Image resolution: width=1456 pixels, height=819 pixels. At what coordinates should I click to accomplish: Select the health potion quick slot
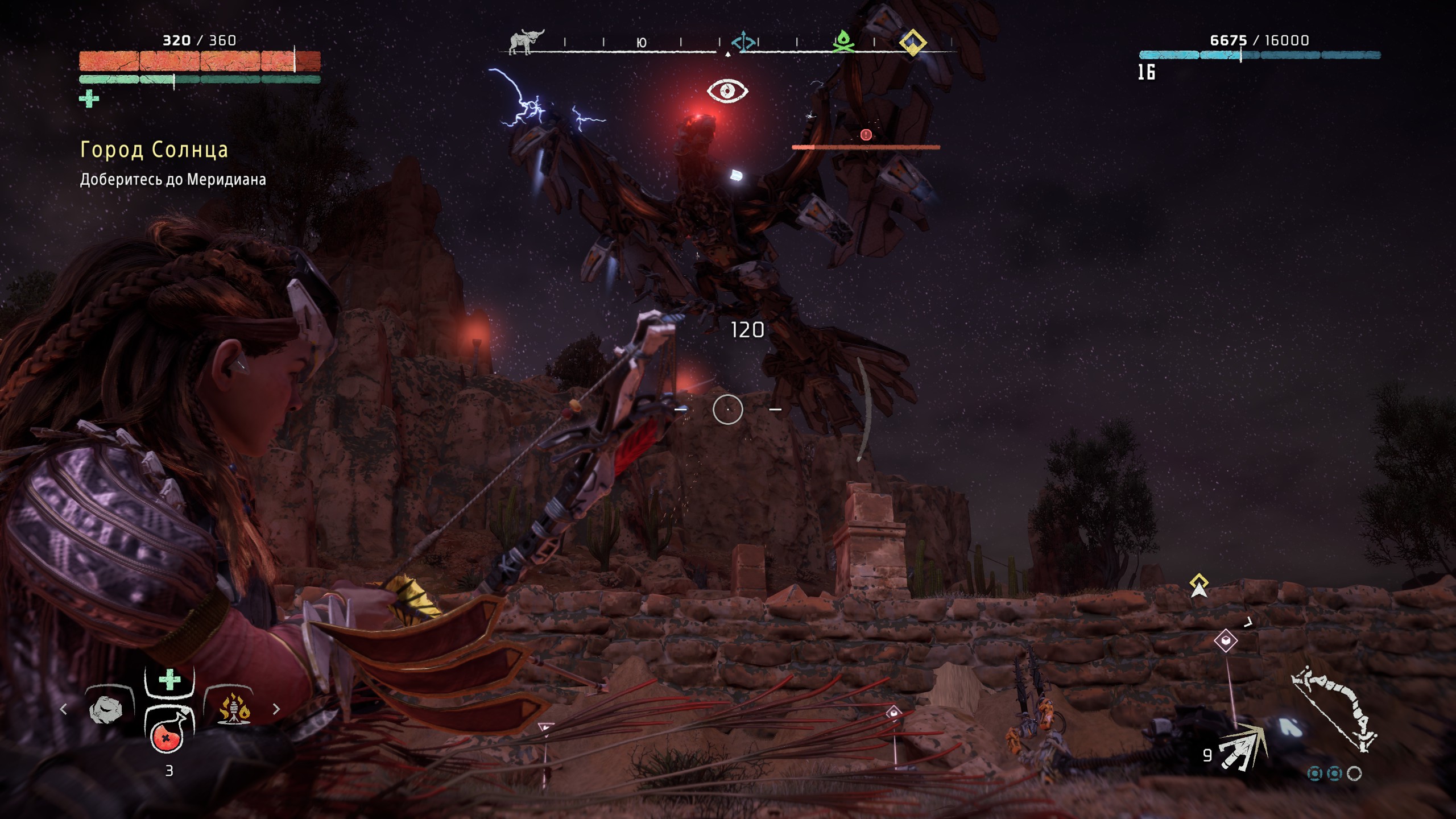[167, 734]
